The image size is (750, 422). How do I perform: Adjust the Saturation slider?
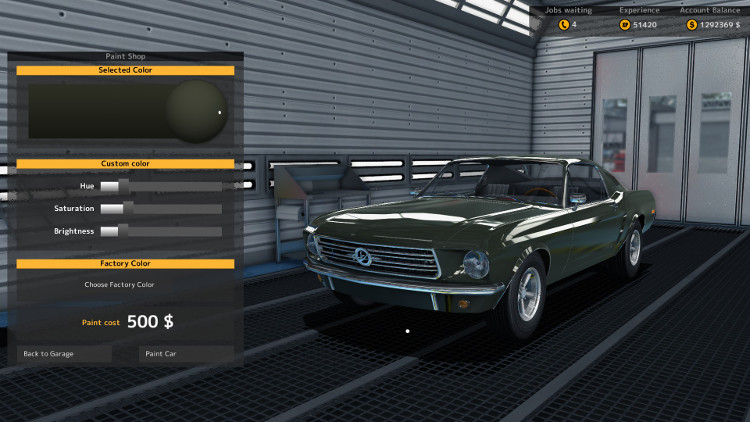(160, 209)
